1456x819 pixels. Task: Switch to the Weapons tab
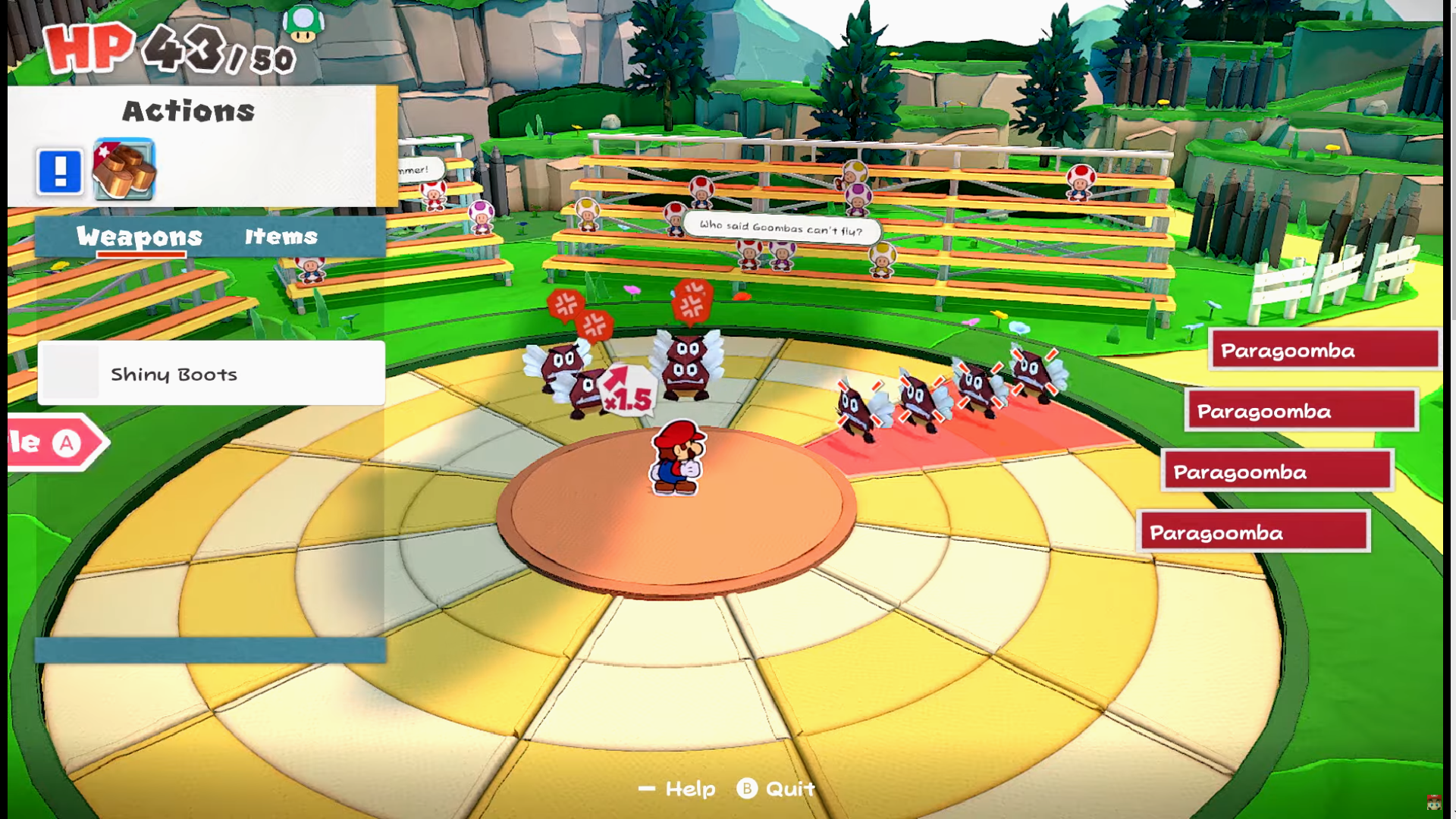pyautogui.click(x=140, y=237)
